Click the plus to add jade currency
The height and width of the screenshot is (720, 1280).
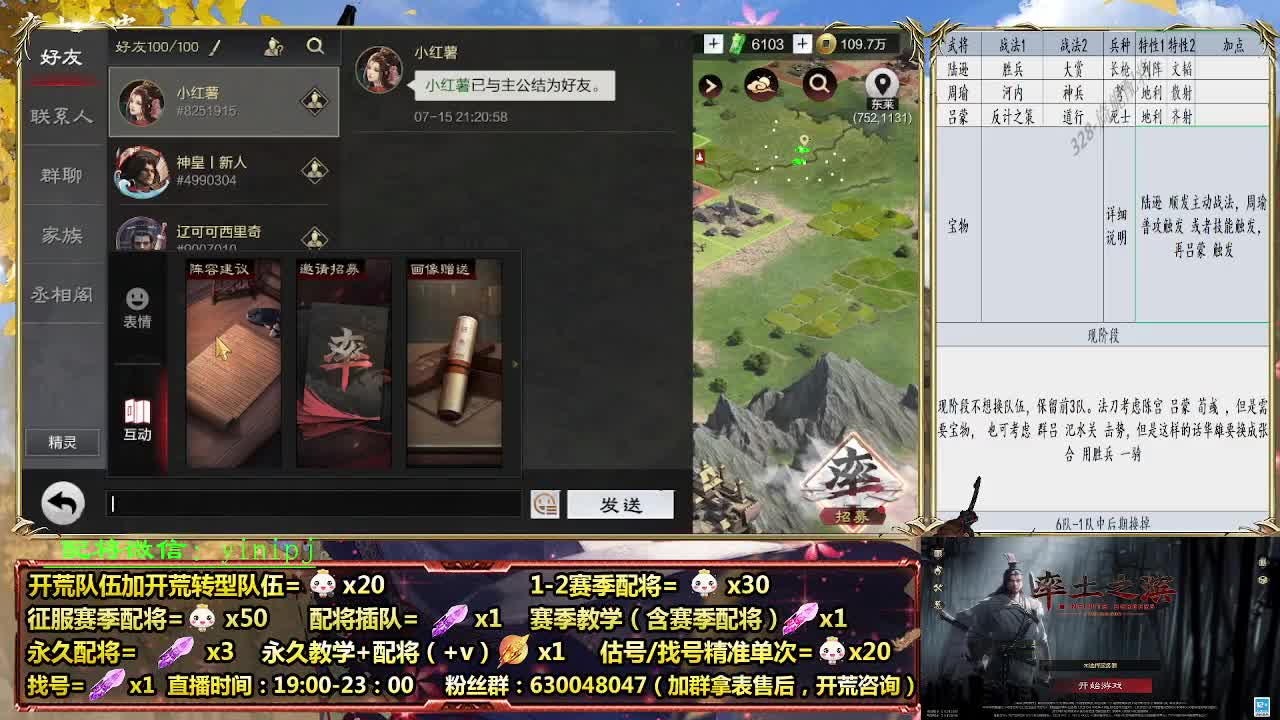point(714,44)
